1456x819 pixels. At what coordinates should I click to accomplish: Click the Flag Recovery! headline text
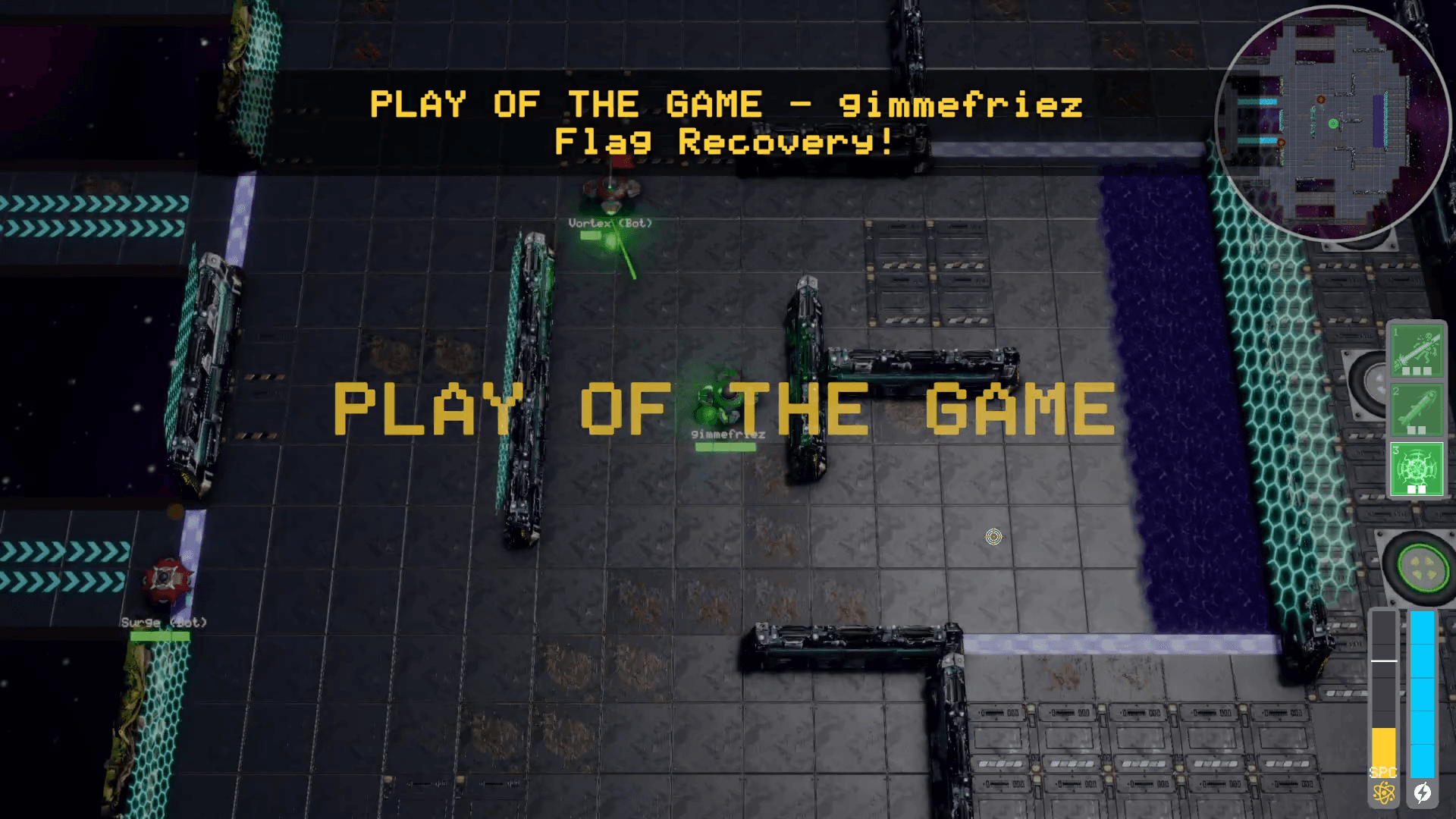click(723, 140)
